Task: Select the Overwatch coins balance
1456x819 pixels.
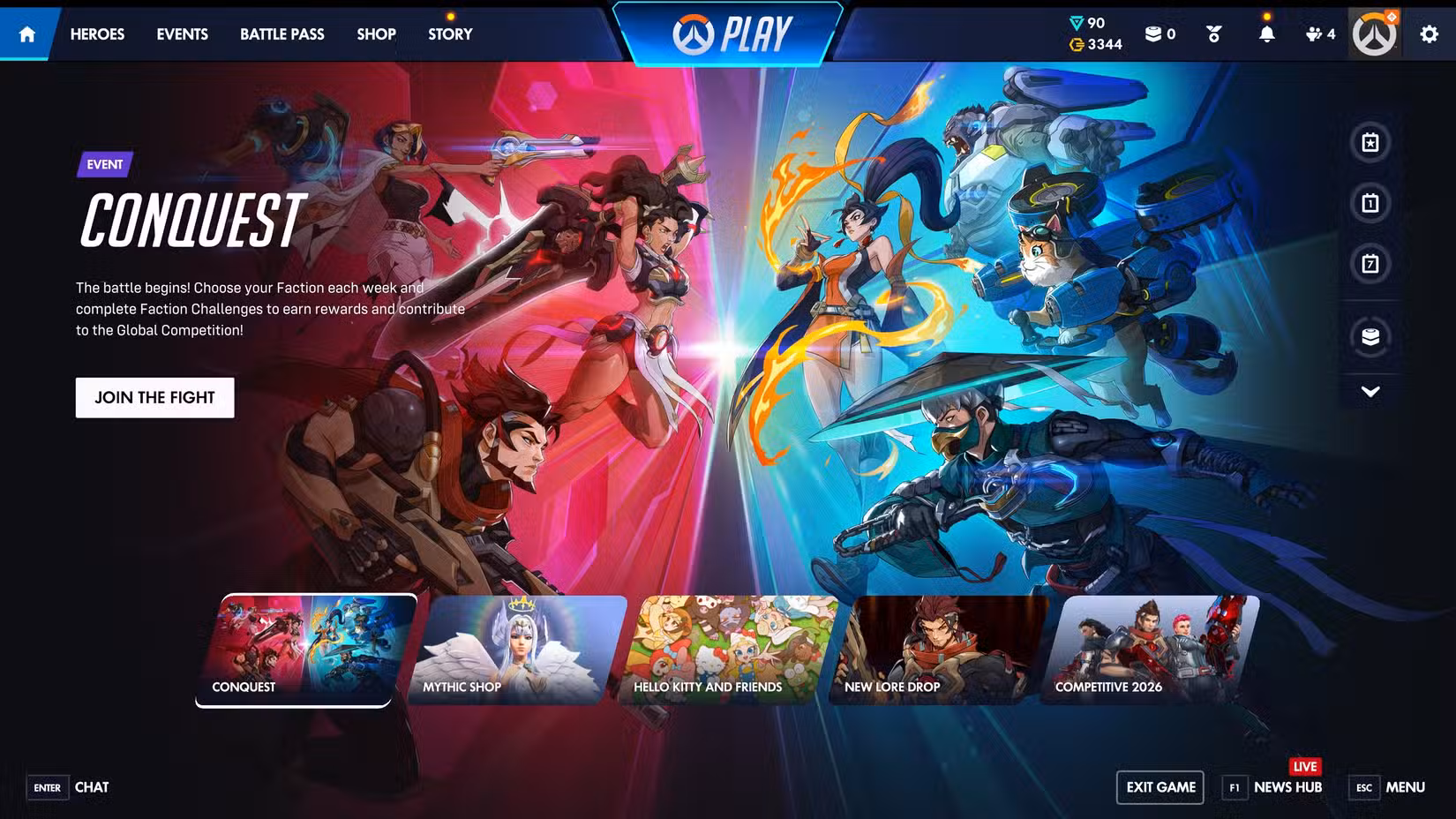Action: (x=1097, y=44)
